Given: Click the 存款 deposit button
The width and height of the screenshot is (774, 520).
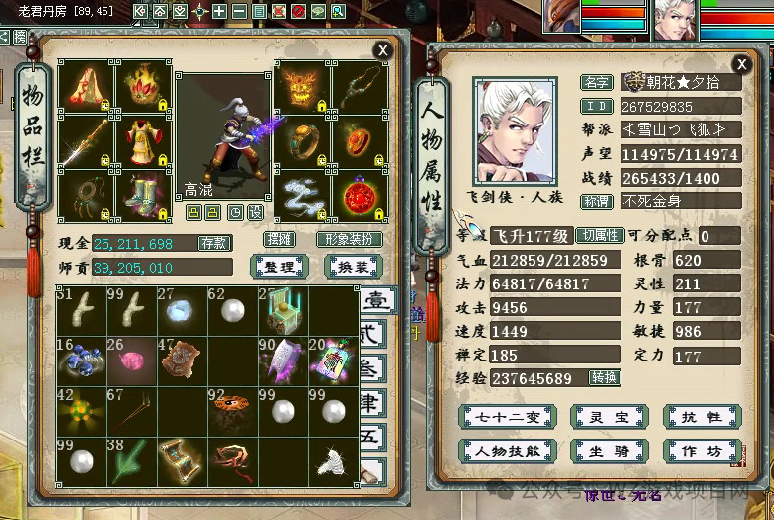Looking at the screenshot, I should pos(214,243).
